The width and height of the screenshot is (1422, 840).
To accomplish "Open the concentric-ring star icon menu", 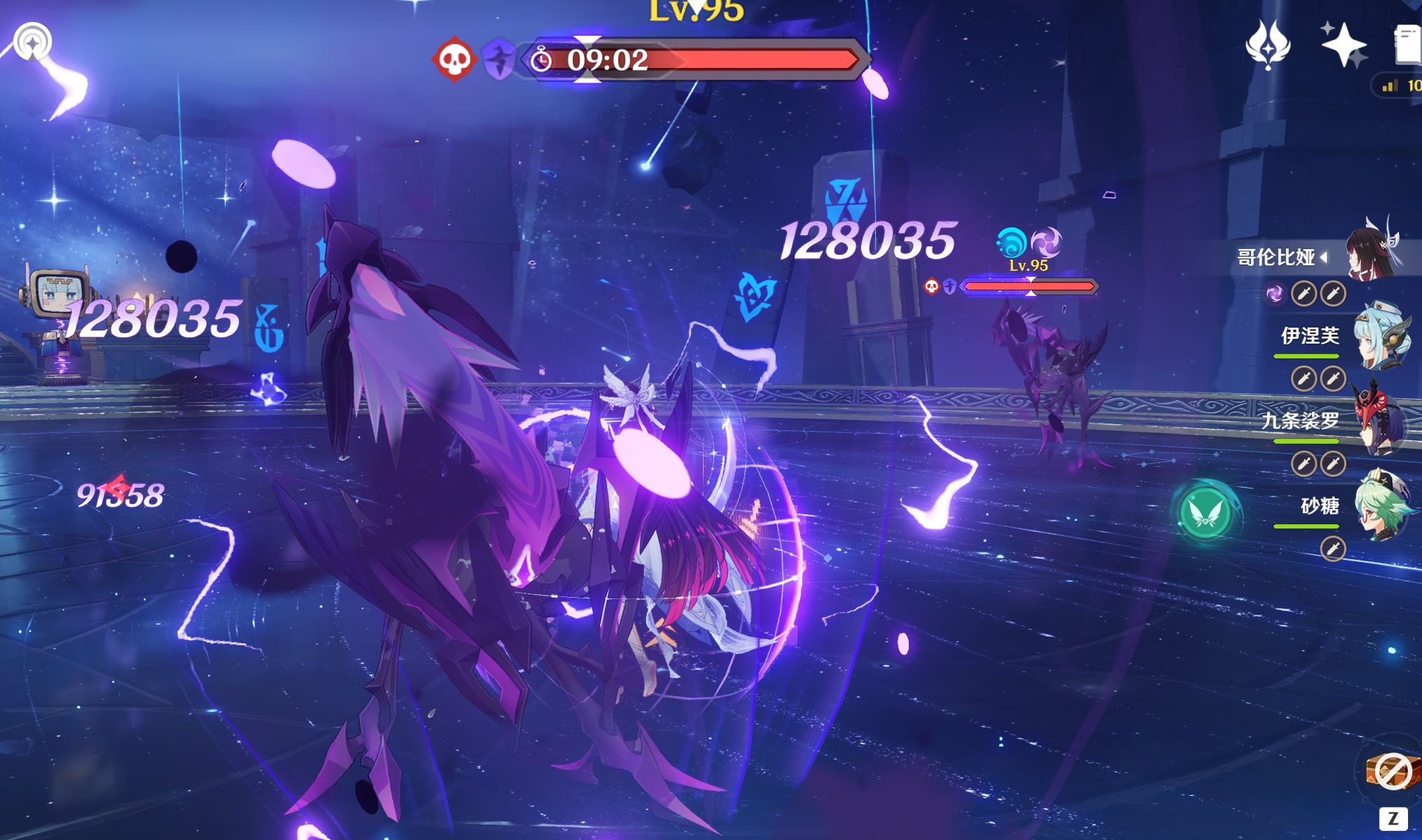I will click(32, 42).
